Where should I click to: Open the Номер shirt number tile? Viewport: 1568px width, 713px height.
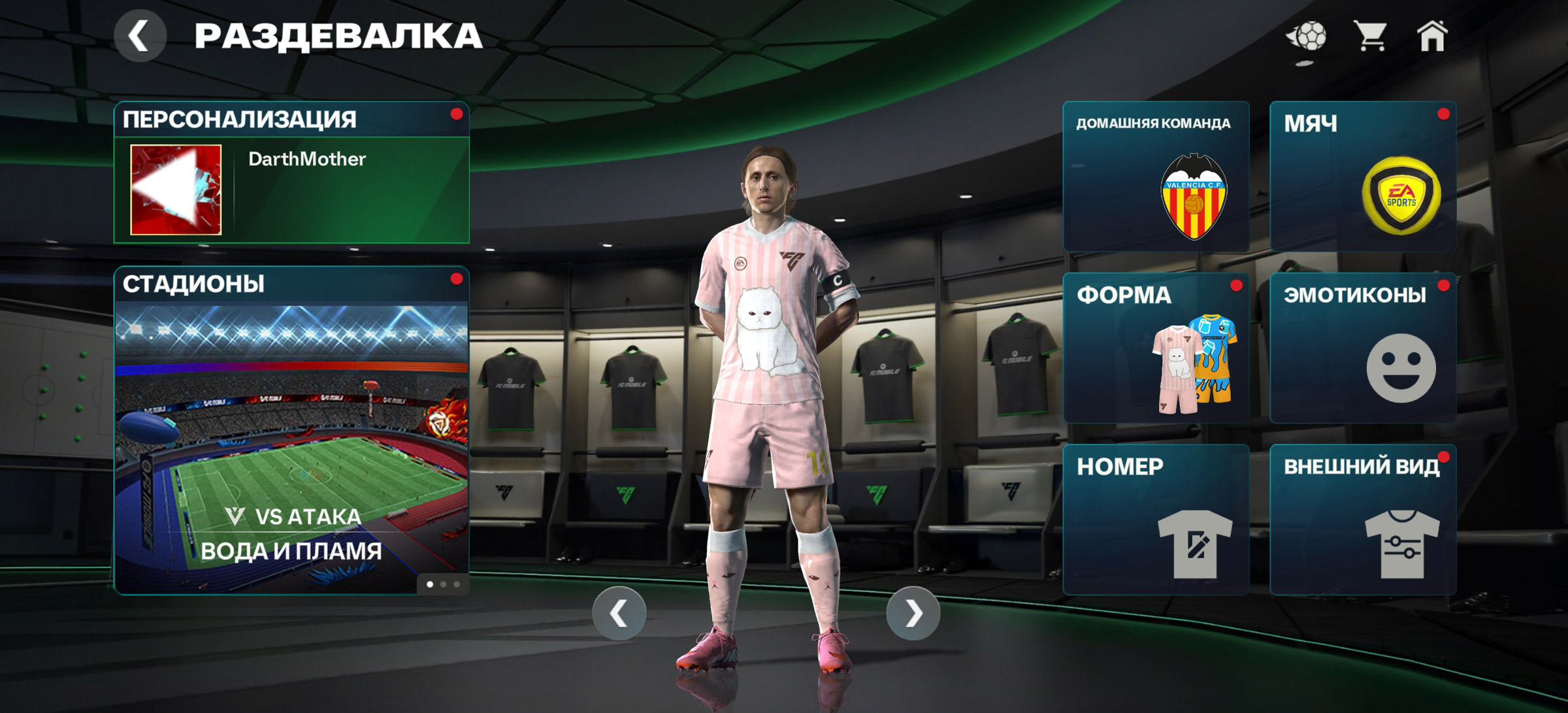[x=1156, y=520]
